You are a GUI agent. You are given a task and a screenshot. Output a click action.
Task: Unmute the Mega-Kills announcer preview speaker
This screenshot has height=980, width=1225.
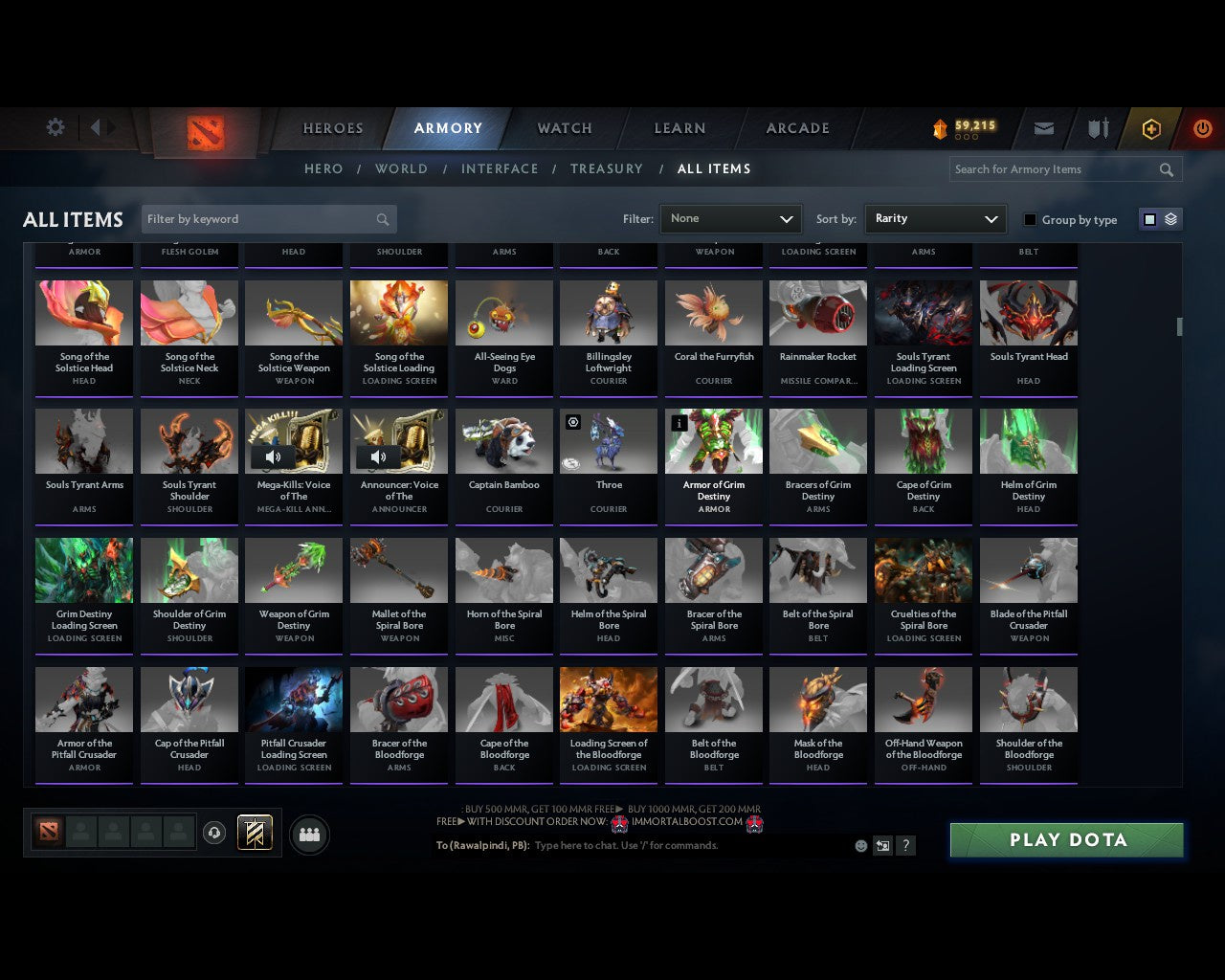click(x=274, y=457)
